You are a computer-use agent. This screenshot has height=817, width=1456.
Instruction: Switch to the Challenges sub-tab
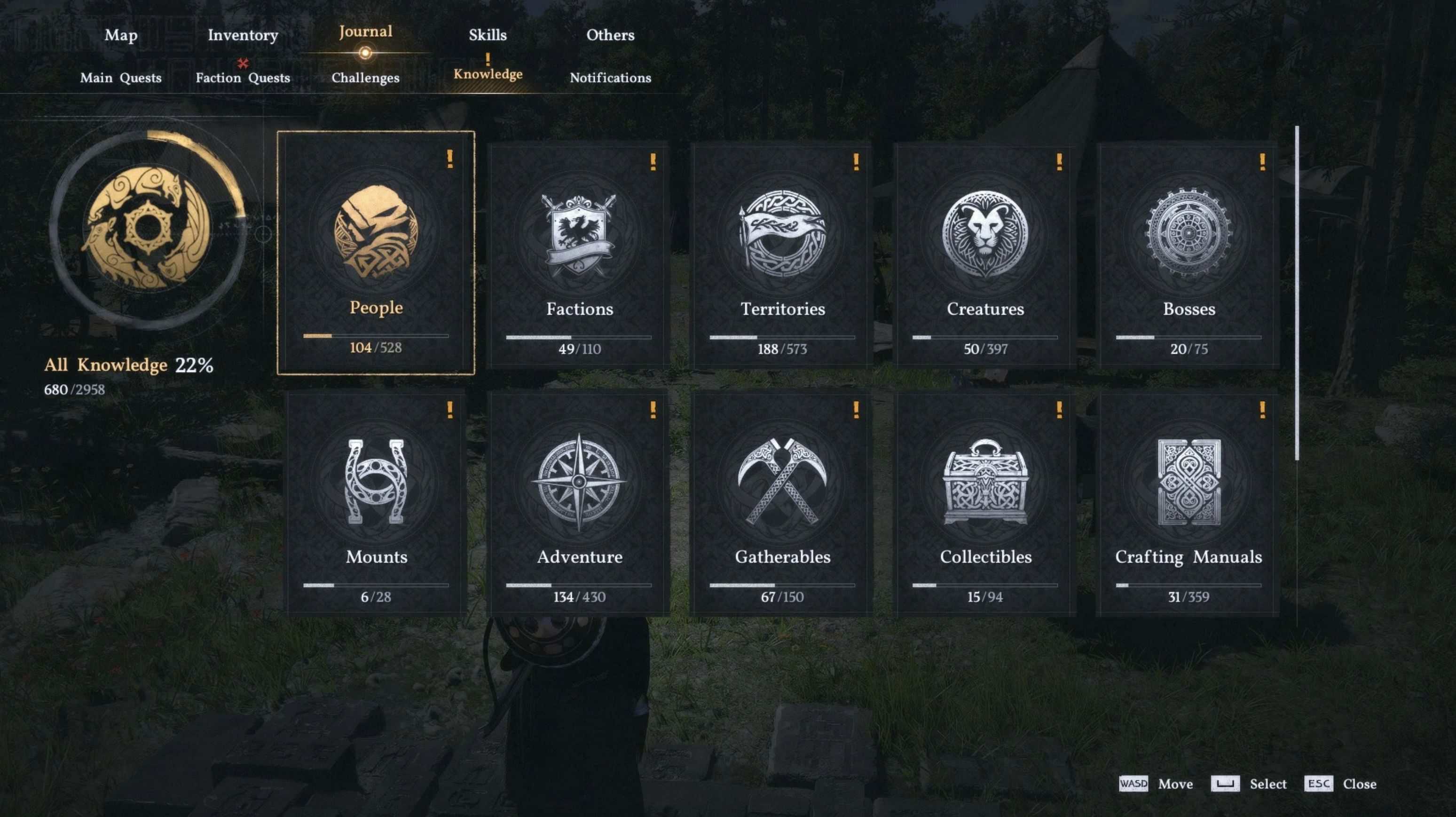tap(365, 78)
